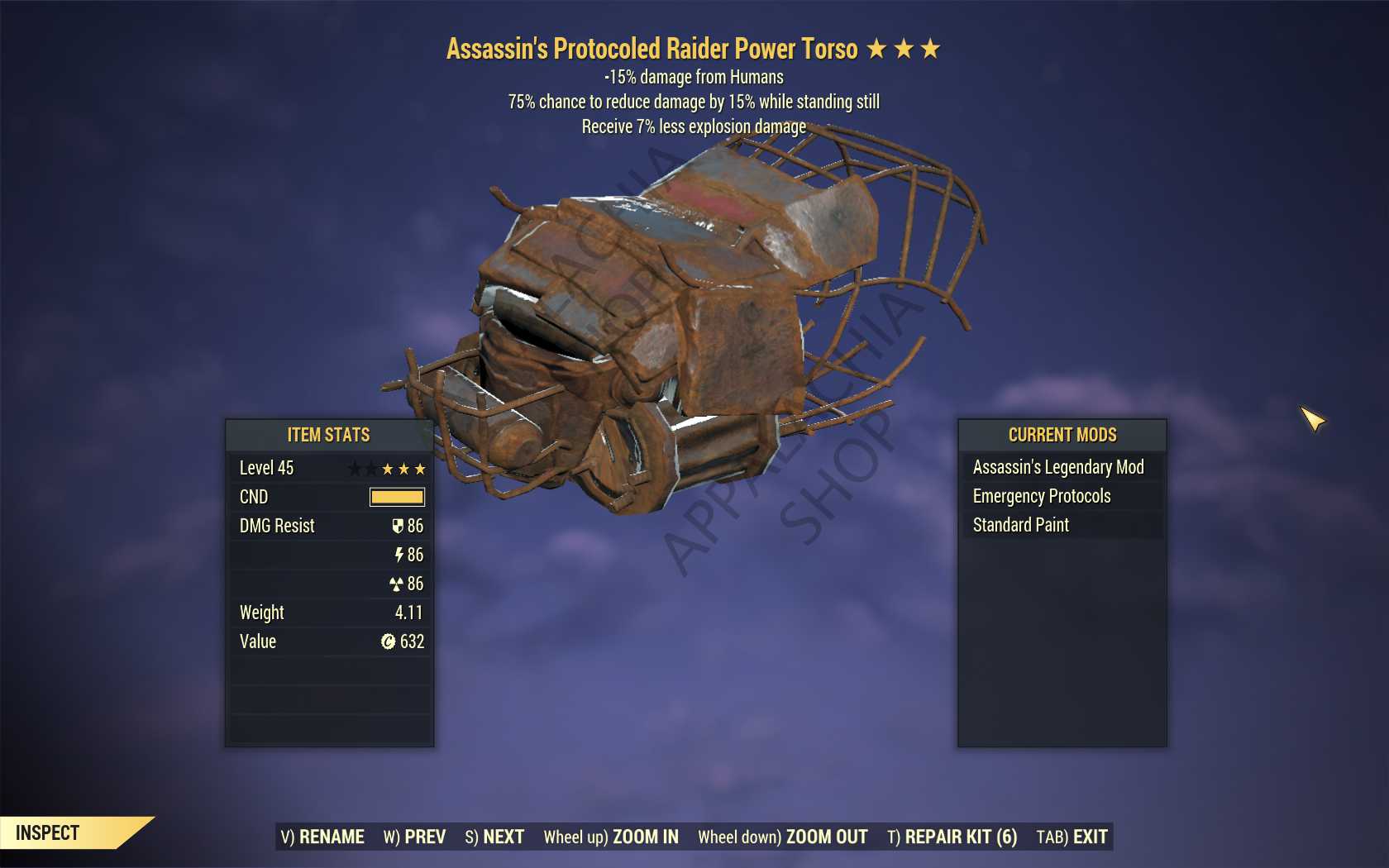1389x868 pixels.
Task: Pick the Standard Paint mod entry
Action: [x=1021, y=525]
